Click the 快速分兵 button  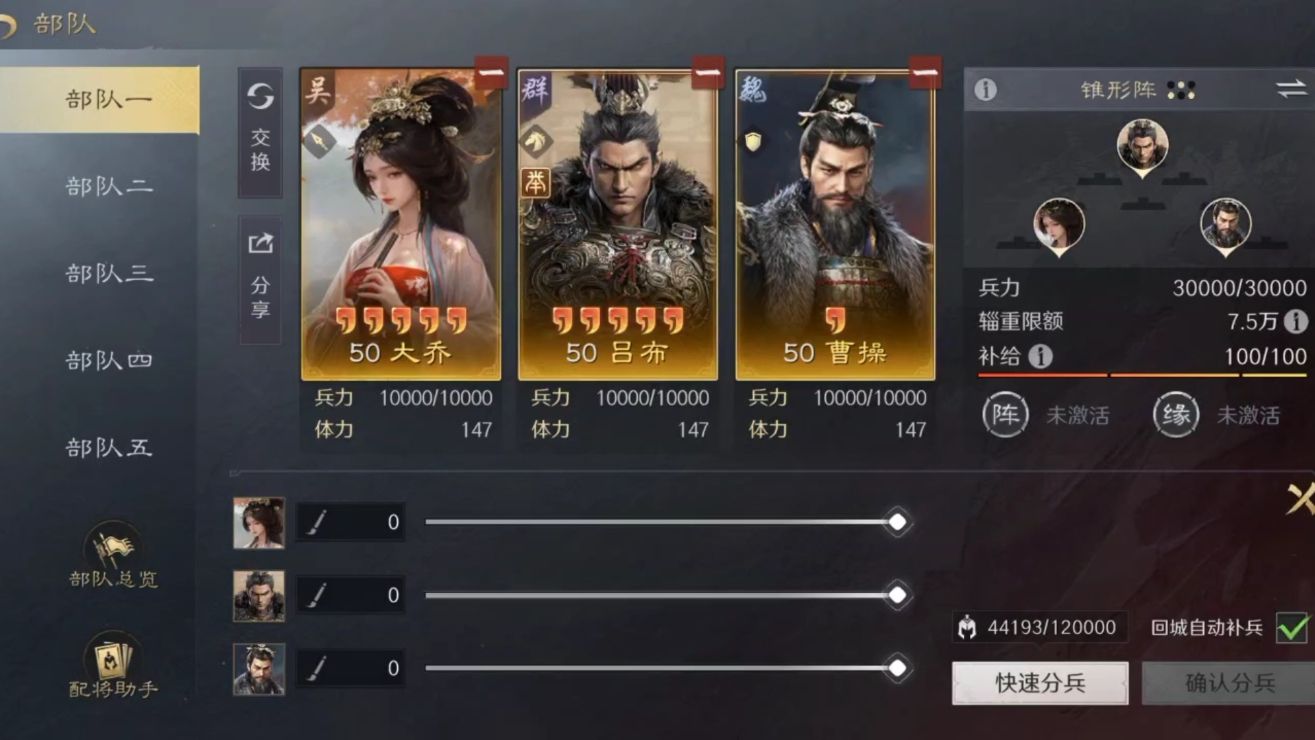[x=1040, y=683]
